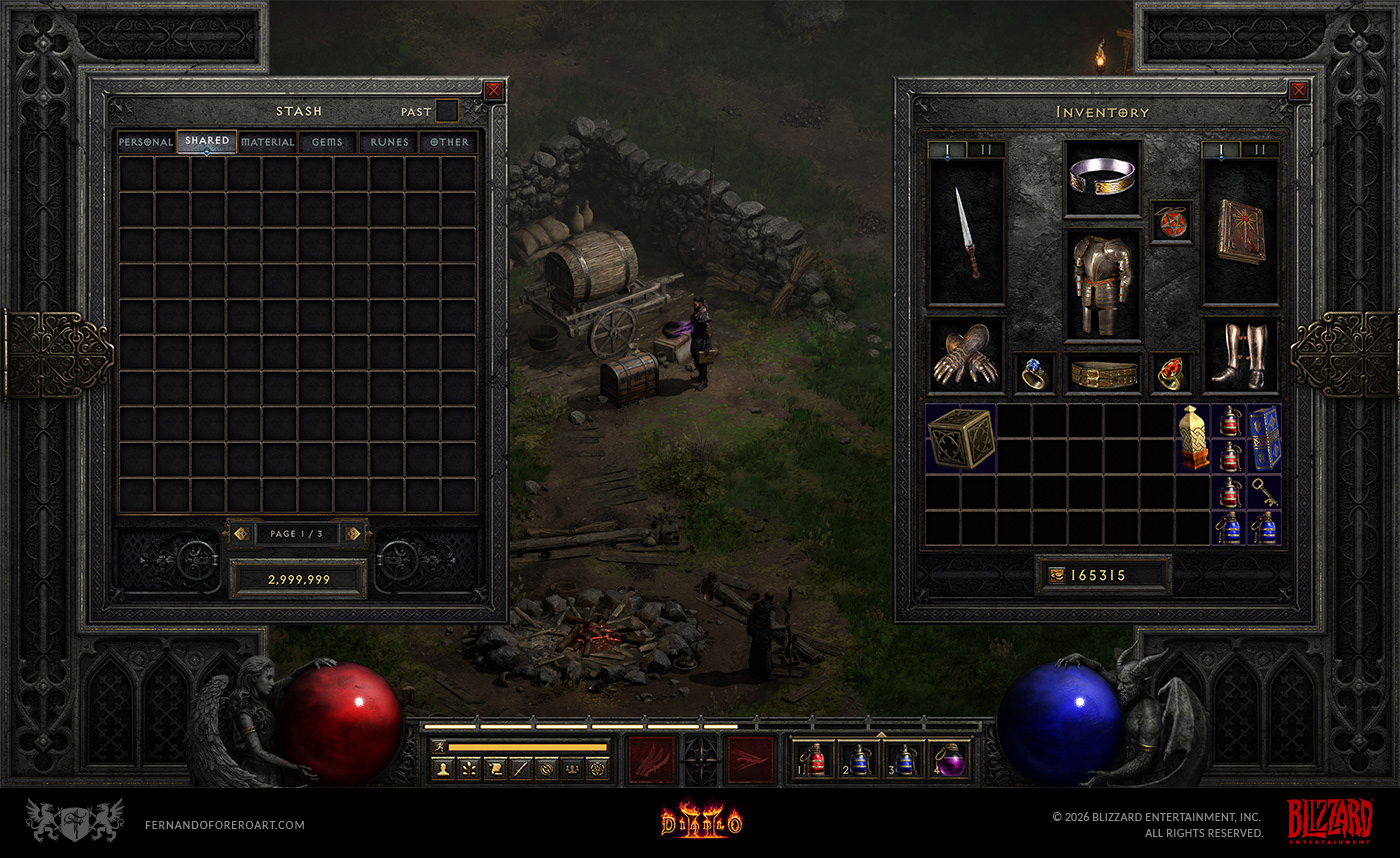Close the Inventory panel

[x=1298, y=91]
